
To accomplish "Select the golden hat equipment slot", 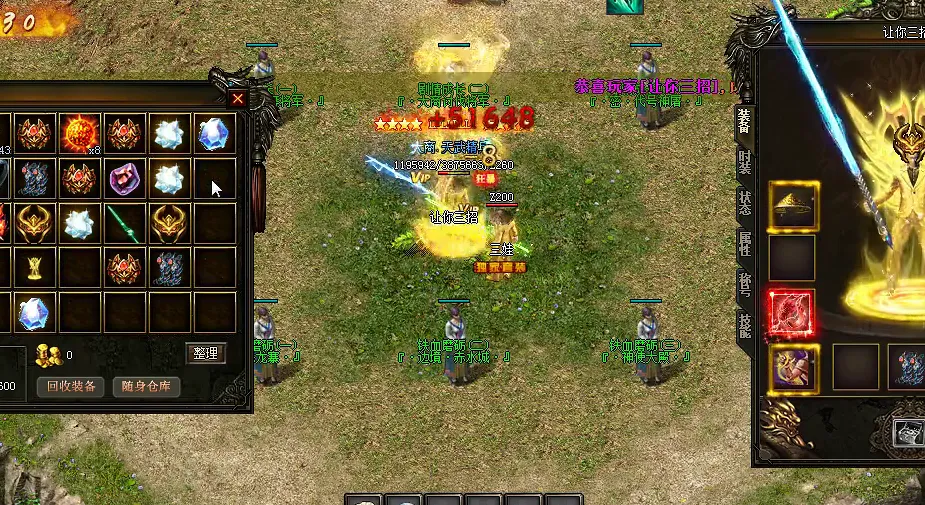I will [x=793, y=206].
